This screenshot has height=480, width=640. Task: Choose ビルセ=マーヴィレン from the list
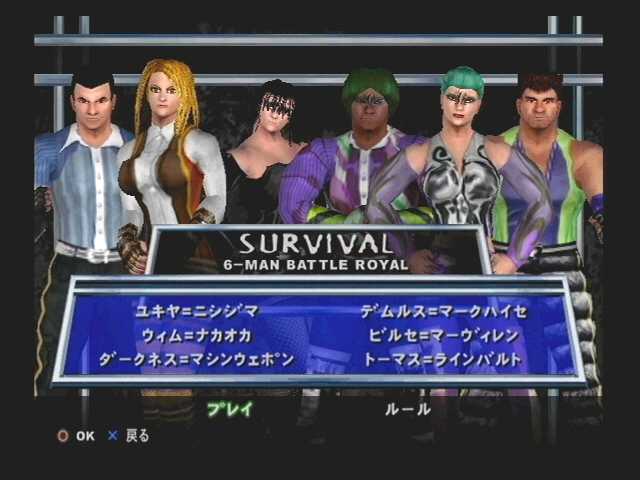coord(441,335)
